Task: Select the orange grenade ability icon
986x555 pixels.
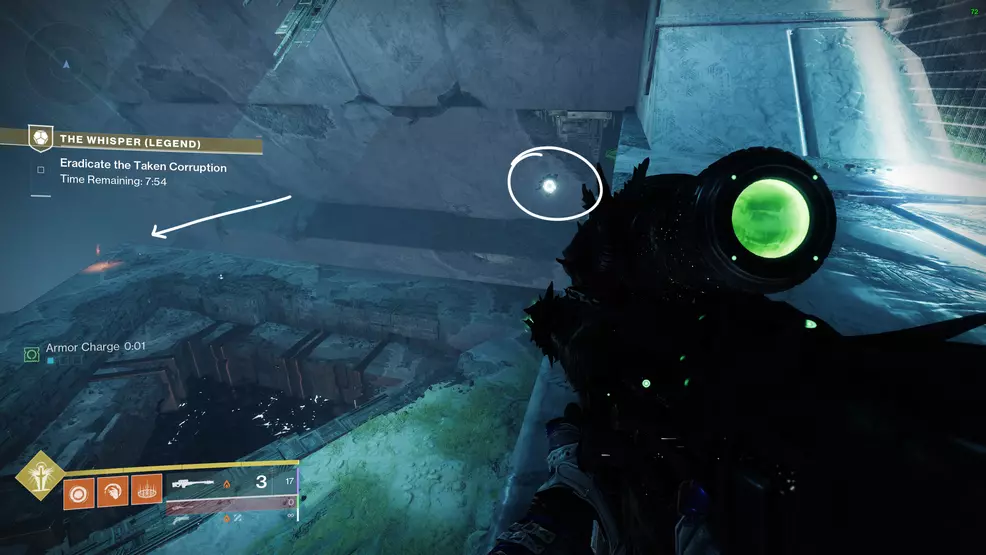Action: [x=79, y=490]
